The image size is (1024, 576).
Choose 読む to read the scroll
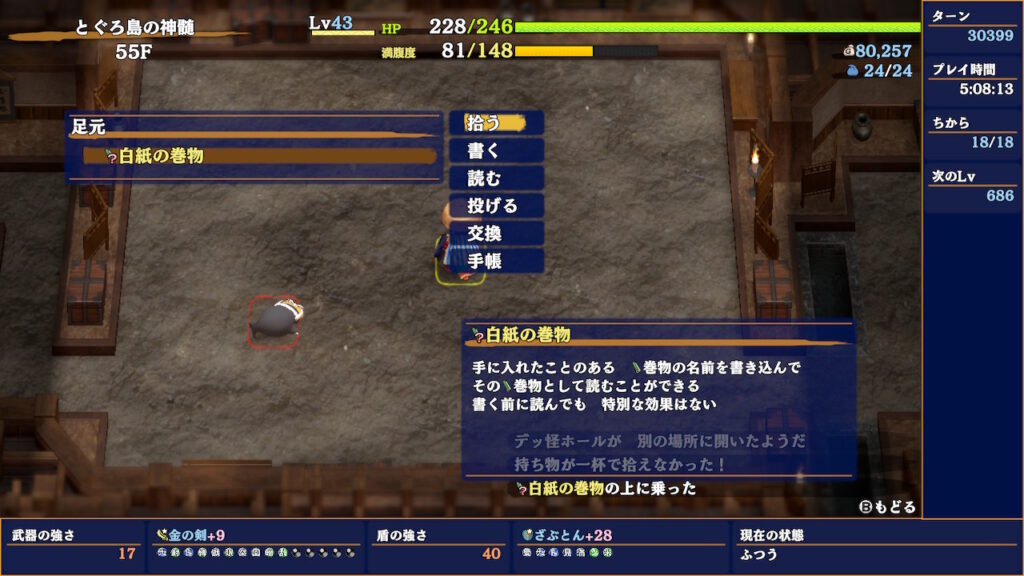tap(496, 178)
